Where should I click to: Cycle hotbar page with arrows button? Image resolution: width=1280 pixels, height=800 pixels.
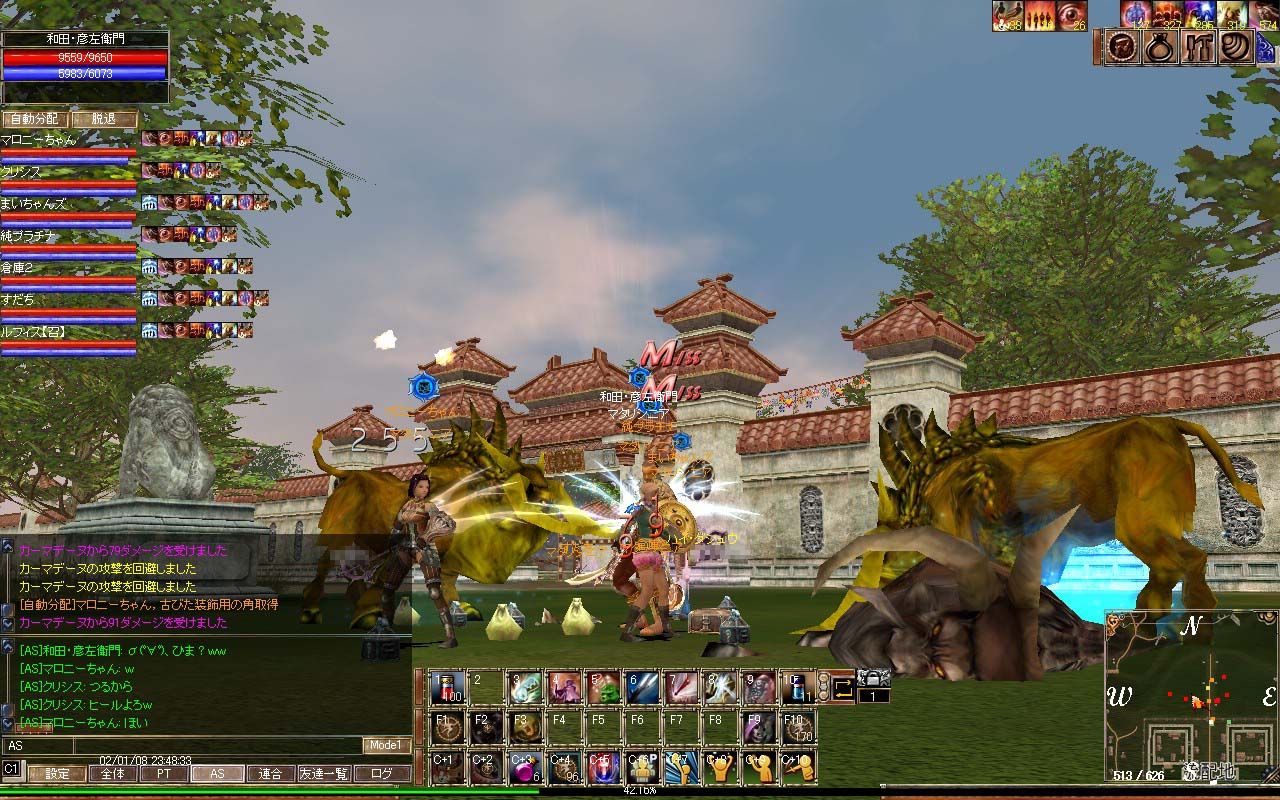[840, 686]
